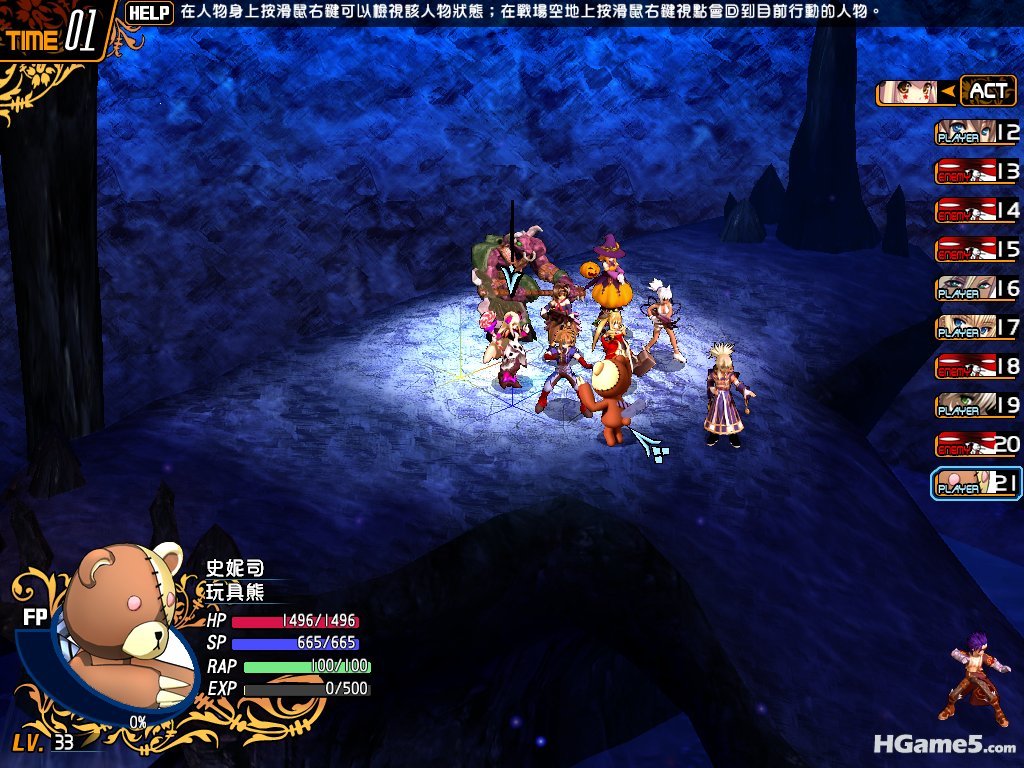Click enemy turn entry number 14
The width and height of the screenshot is (1024, 768).
(977, 210)
